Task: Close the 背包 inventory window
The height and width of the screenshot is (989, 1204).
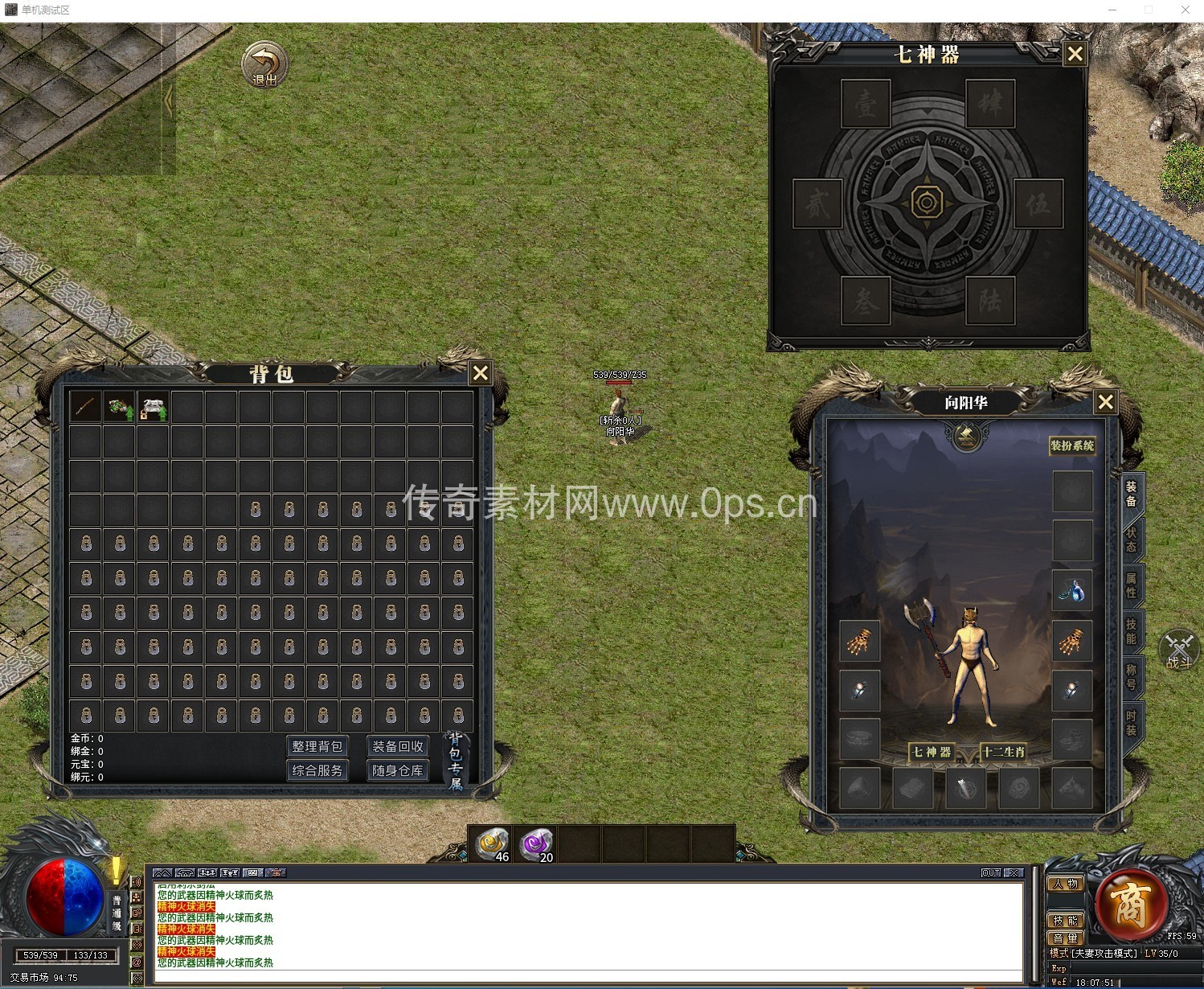Action: point(480,373)
